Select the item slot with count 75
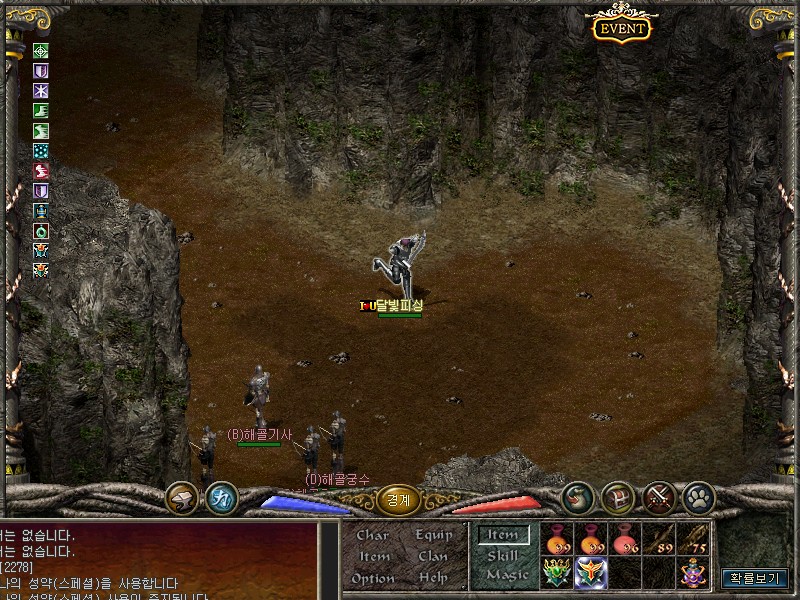 (693, 539)
